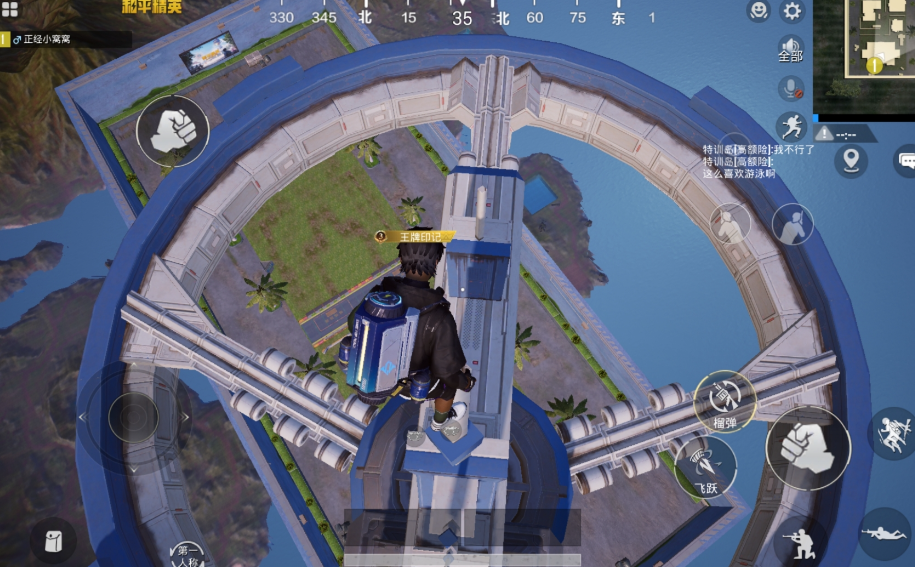Screen dimensions: 915x567
Task: Switch the 第一人称 first-person view toggle
Action: [189, 551]
